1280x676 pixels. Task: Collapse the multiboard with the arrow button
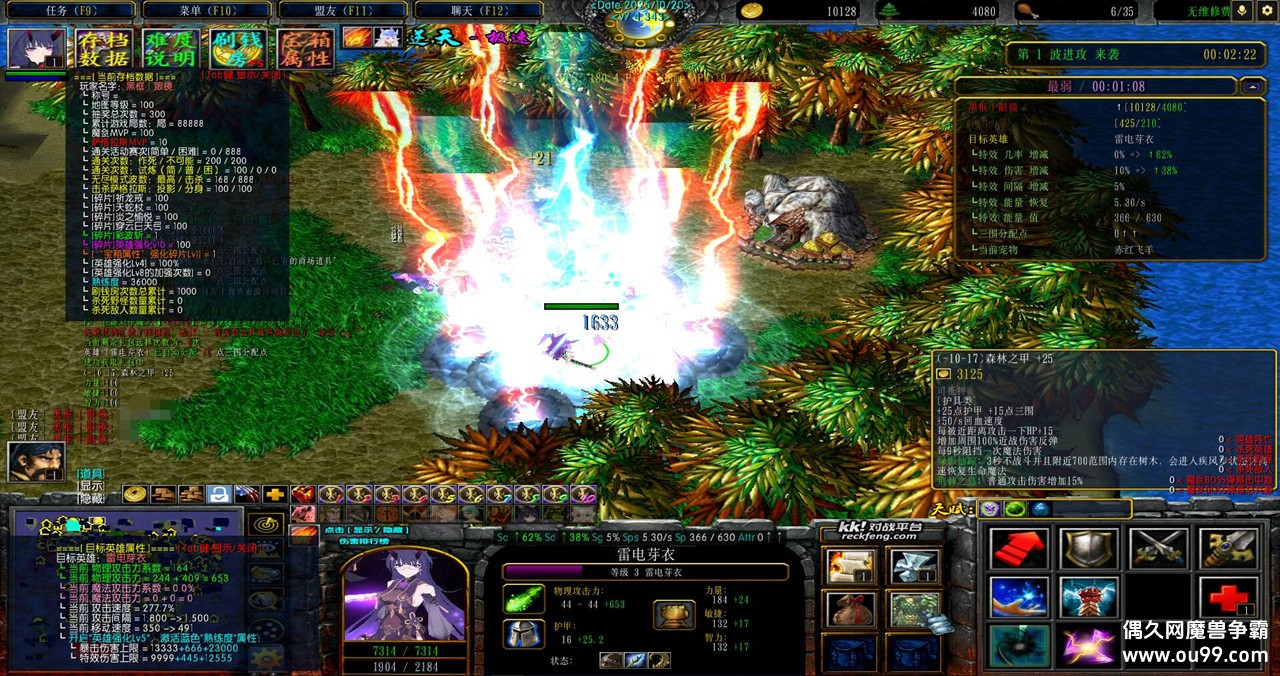click(x=1252, y=87)
